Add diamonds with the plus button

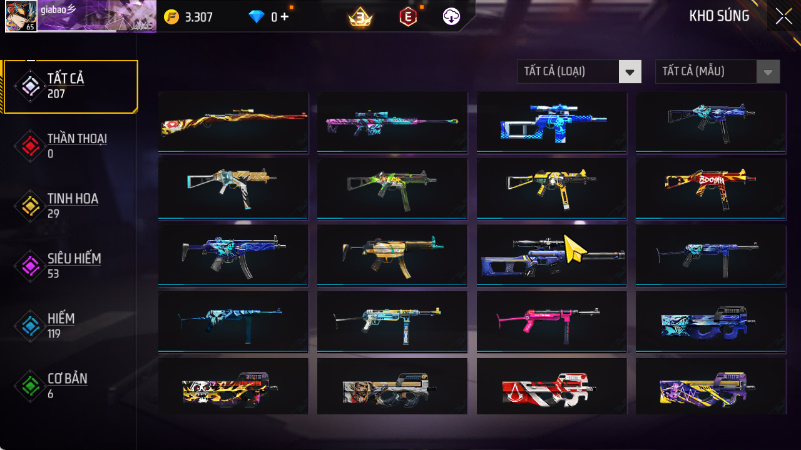(x=285, y=17)
